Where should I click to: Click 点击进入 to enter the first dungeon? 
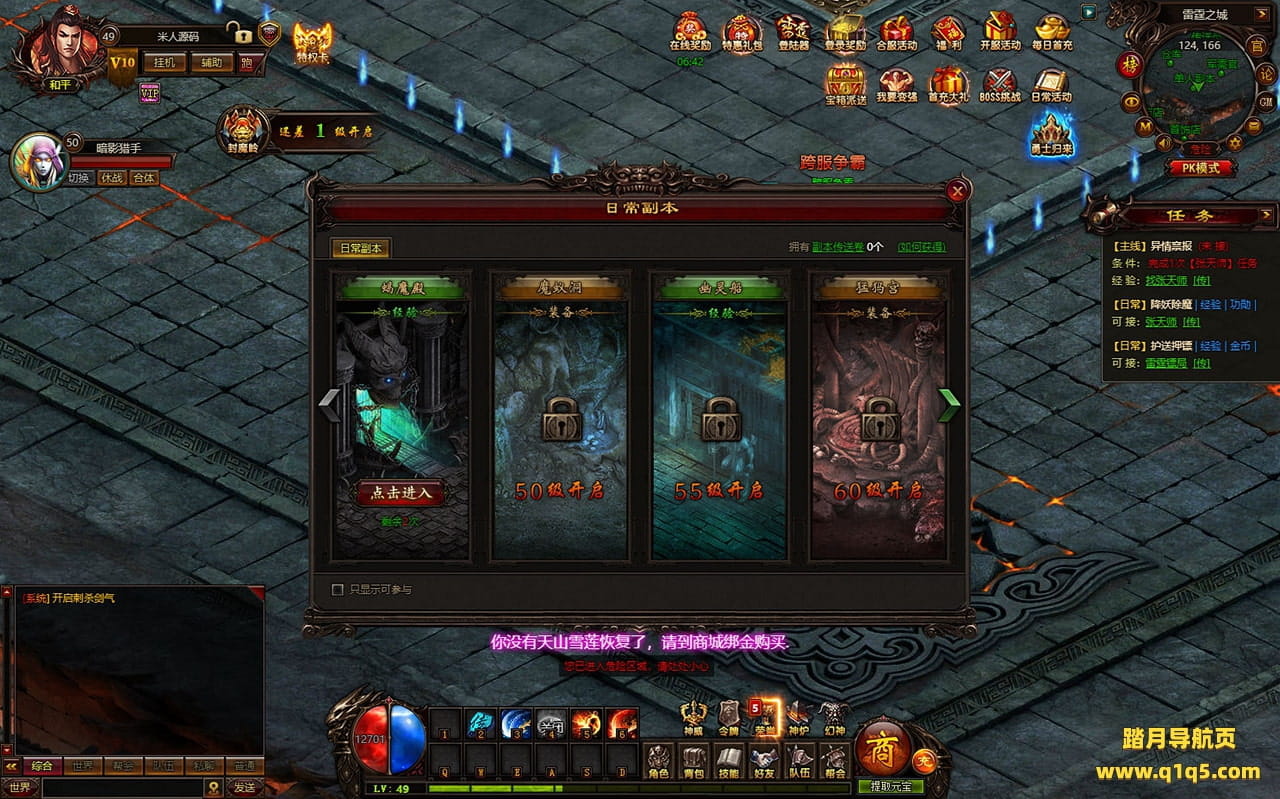pos(400,493)
